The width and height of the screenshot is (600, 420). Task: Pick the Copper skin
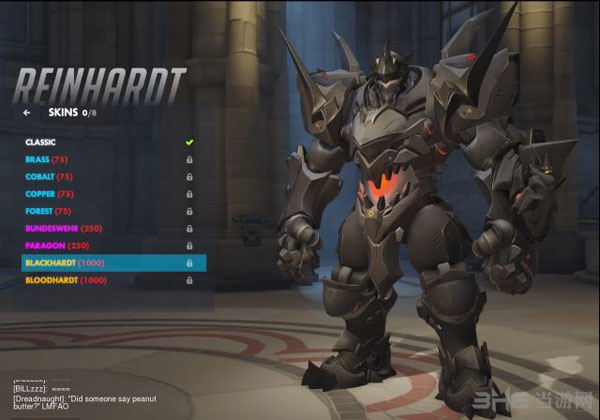point(51,193)
